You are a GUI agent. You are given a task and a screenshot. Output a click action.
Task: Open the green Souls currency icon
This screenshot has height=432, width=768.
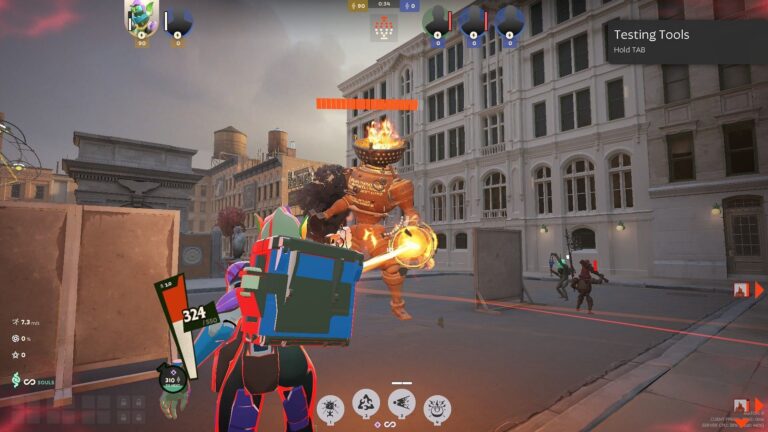[16, 380]
